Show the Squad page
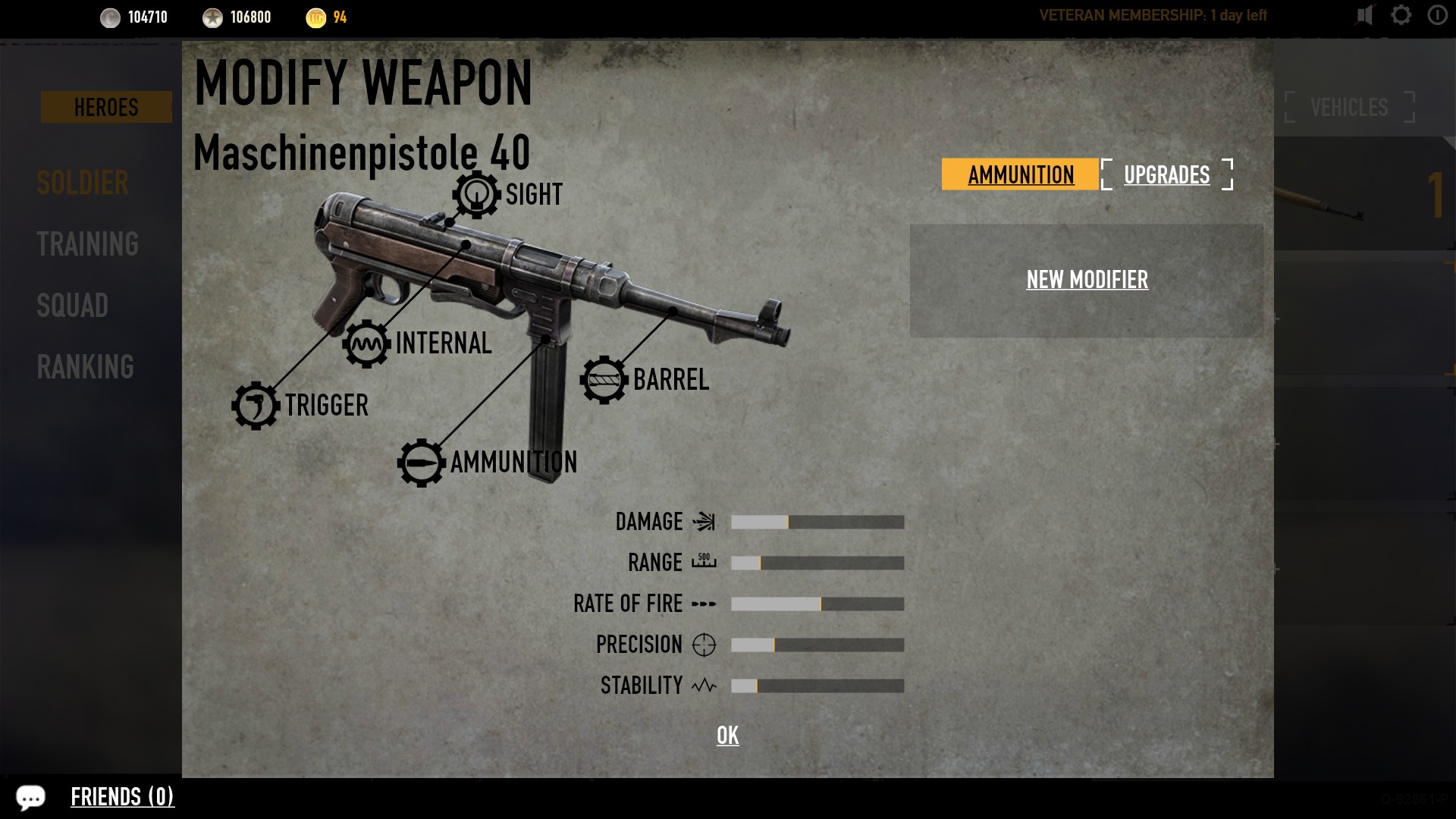This screenshot has height=819, width=1456. (x=73, y=306)
